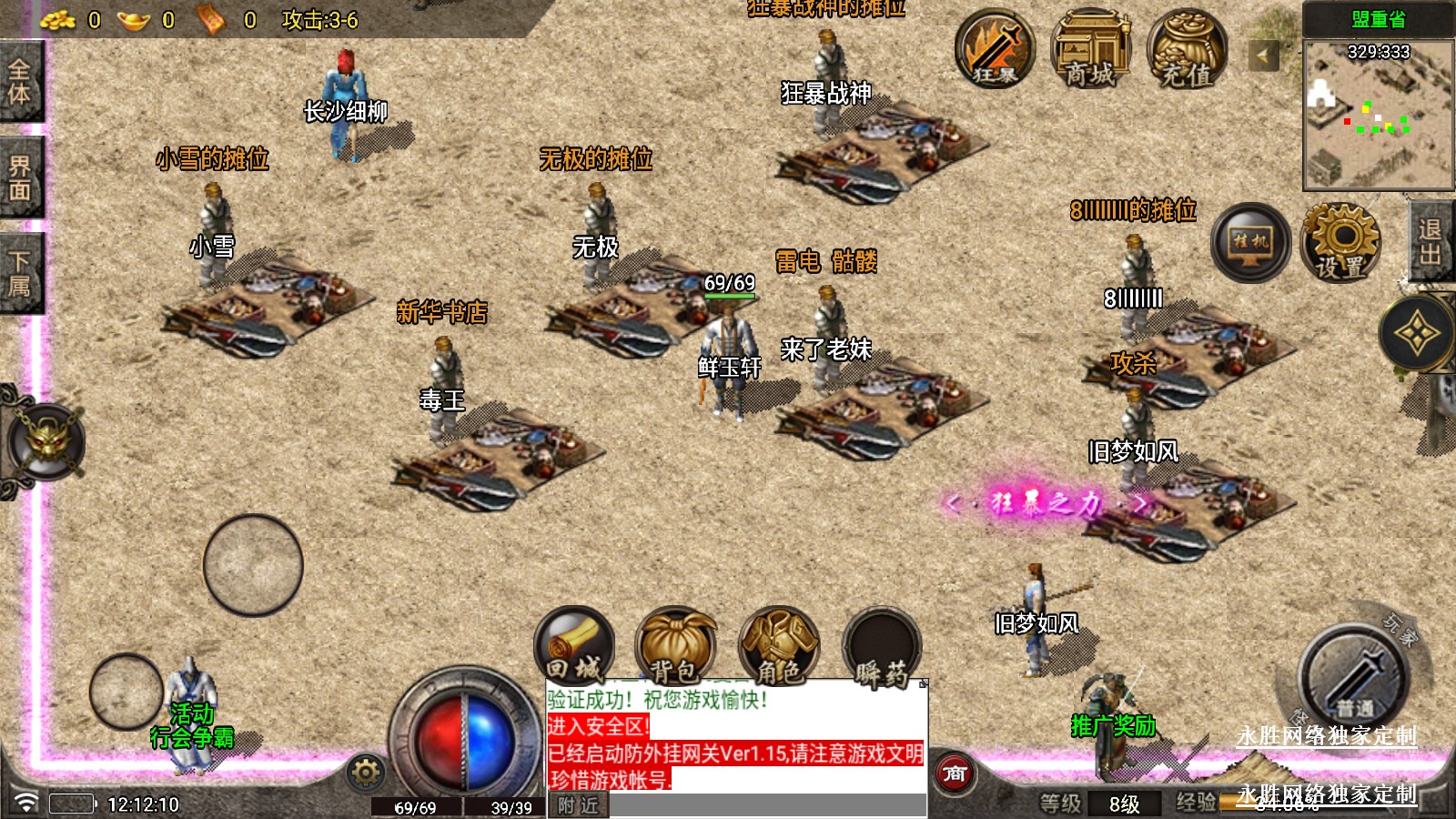
Task: Collapse top icons with arrow button
Action: 1263,56
